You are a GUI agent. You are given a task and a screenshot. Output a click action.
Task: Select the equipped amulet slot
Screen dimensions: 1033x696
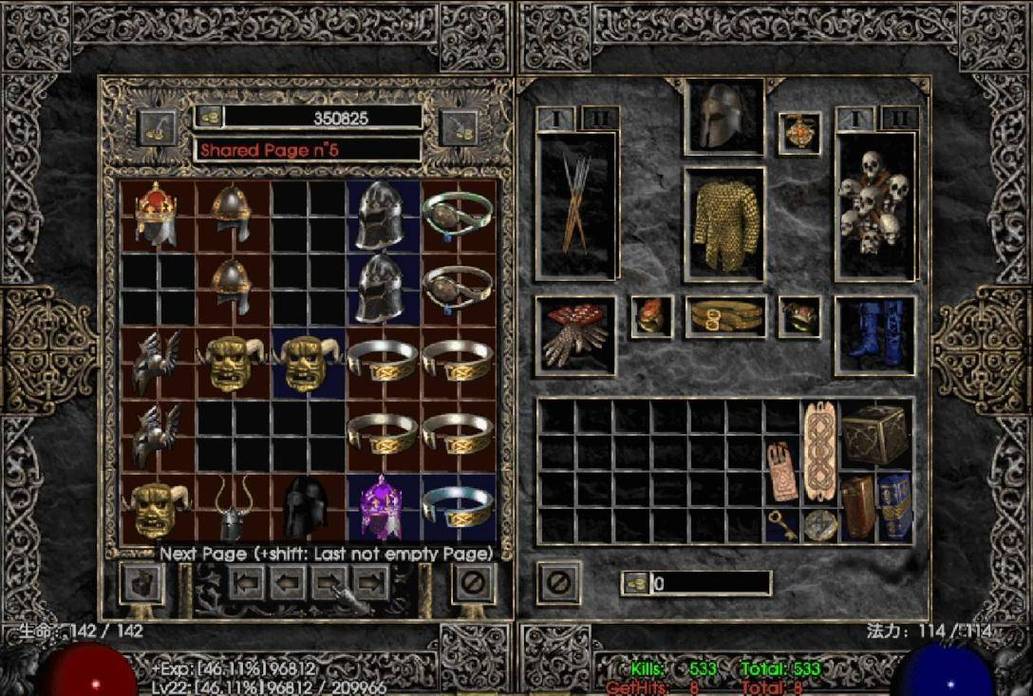(x=799, y=133)
